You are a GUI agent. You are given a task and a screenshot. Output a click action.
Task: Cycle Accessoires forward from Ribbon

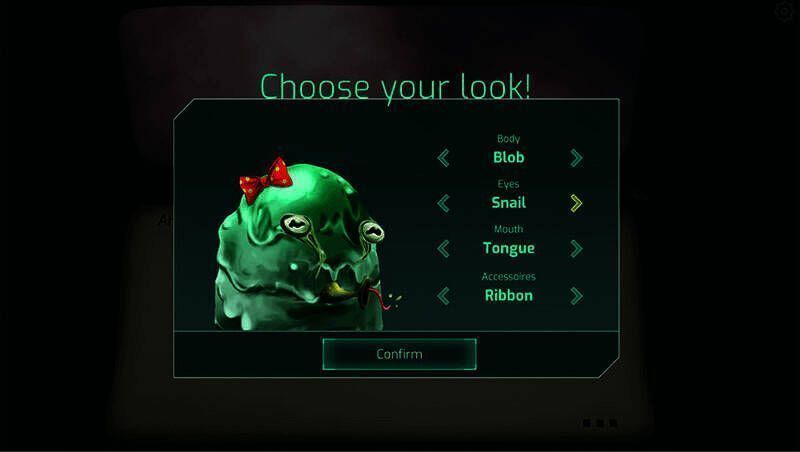tap(576, 295)
